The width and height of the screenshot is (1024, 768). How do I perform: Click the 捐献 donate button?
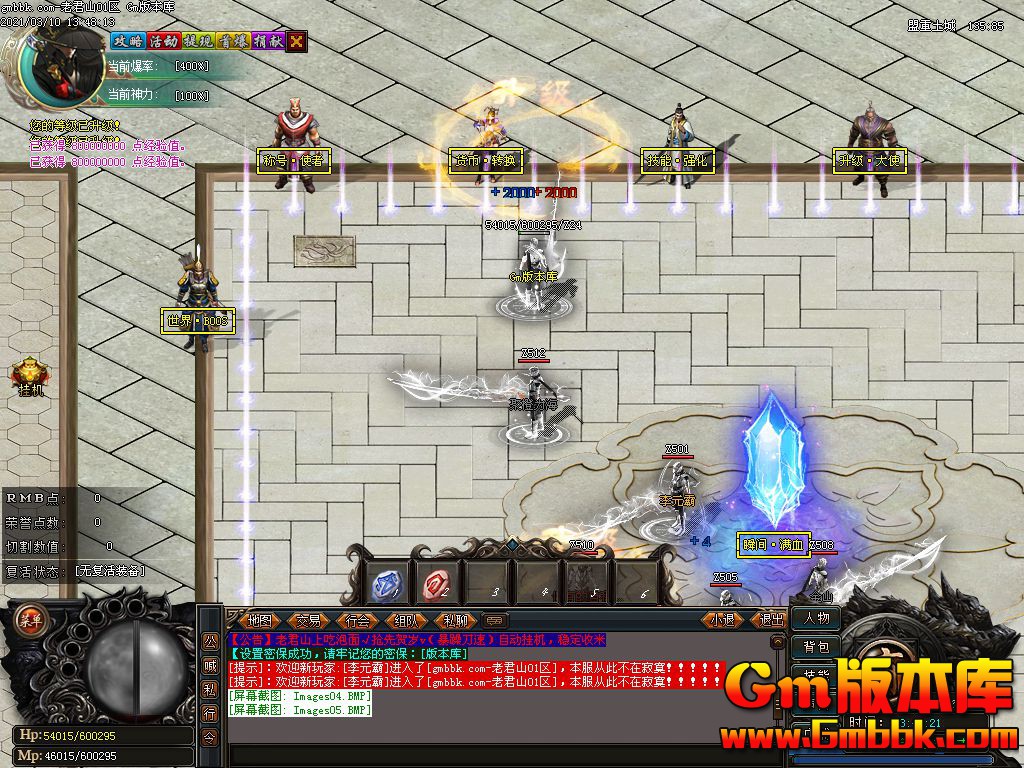click(267, 41)
